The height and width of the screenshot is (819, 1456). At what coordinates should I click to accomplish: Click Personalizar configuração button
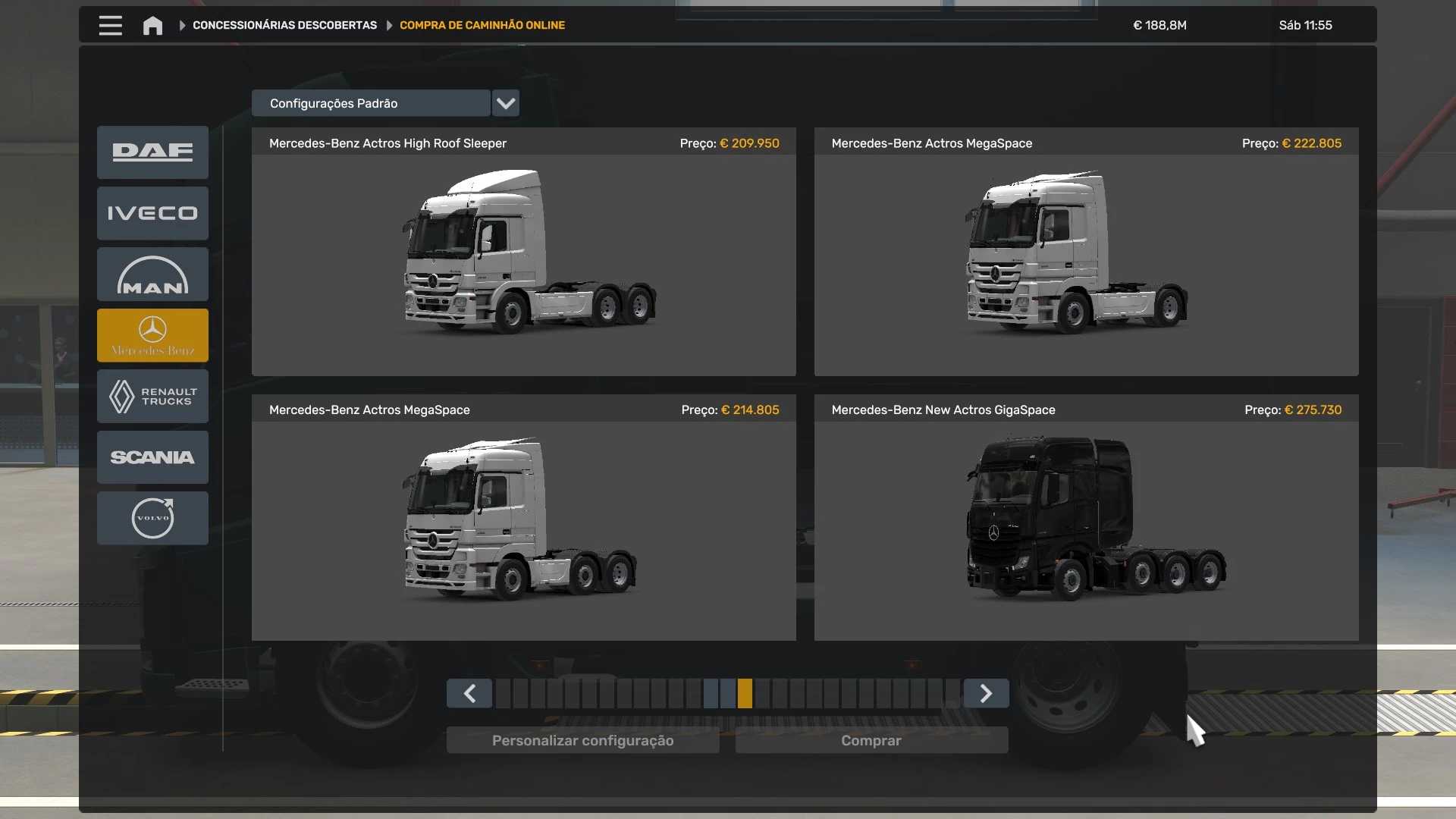tap(582, 740)
